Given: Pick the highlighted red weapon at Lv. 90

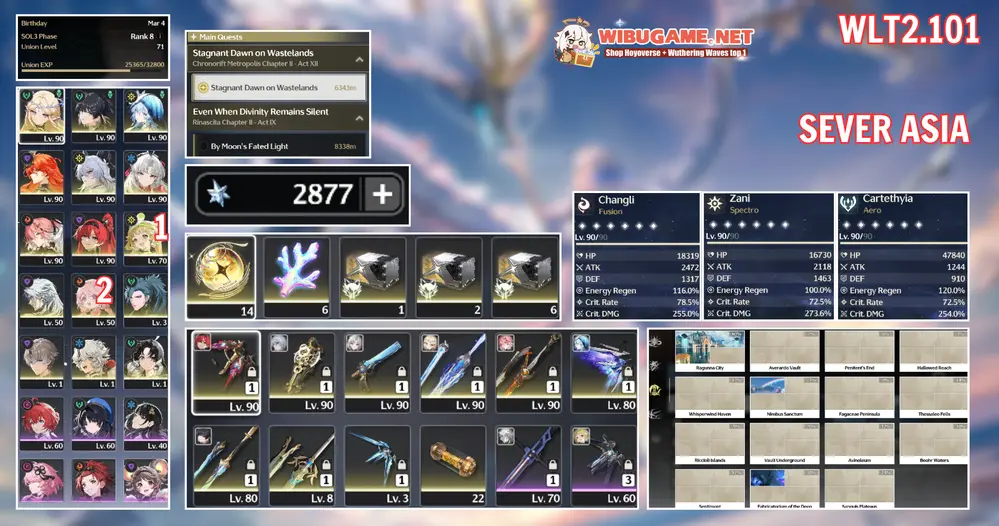Looking at the screenshot, I should tap(225, 372).
